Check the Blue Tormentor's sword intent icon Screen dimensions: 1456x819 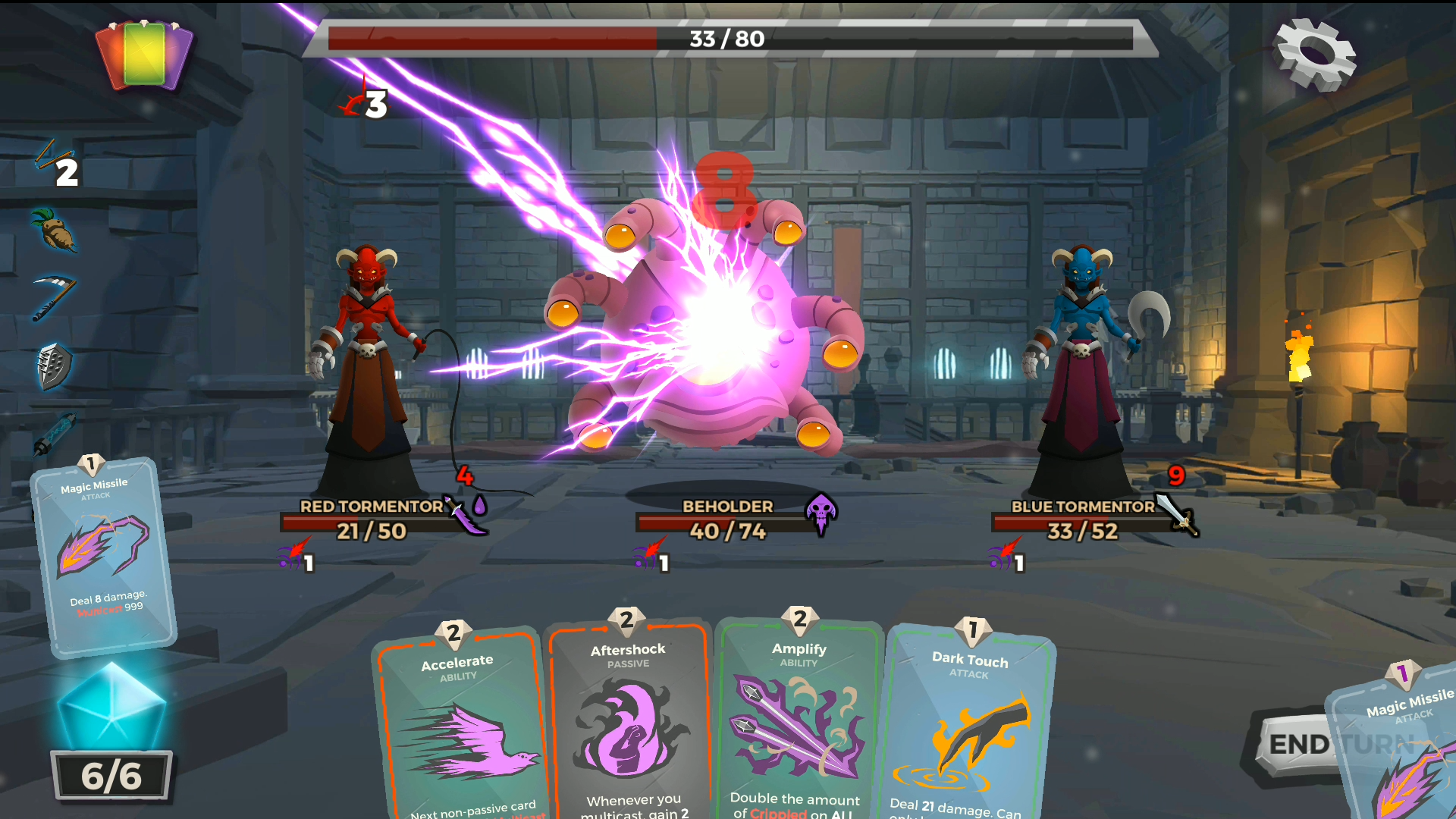1178,514
